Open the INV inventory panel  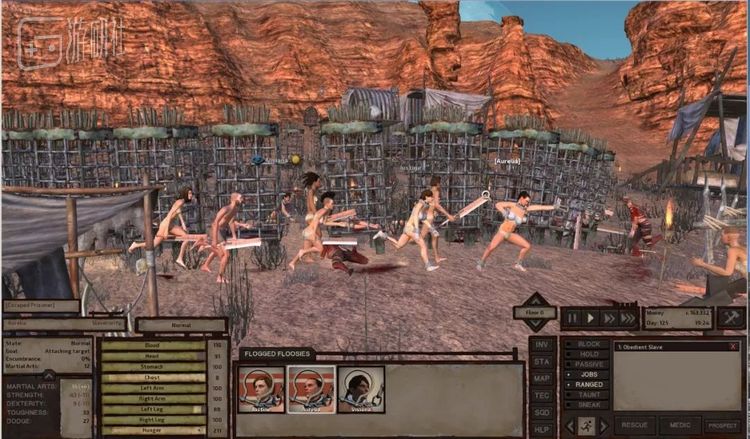pos(542,345)
